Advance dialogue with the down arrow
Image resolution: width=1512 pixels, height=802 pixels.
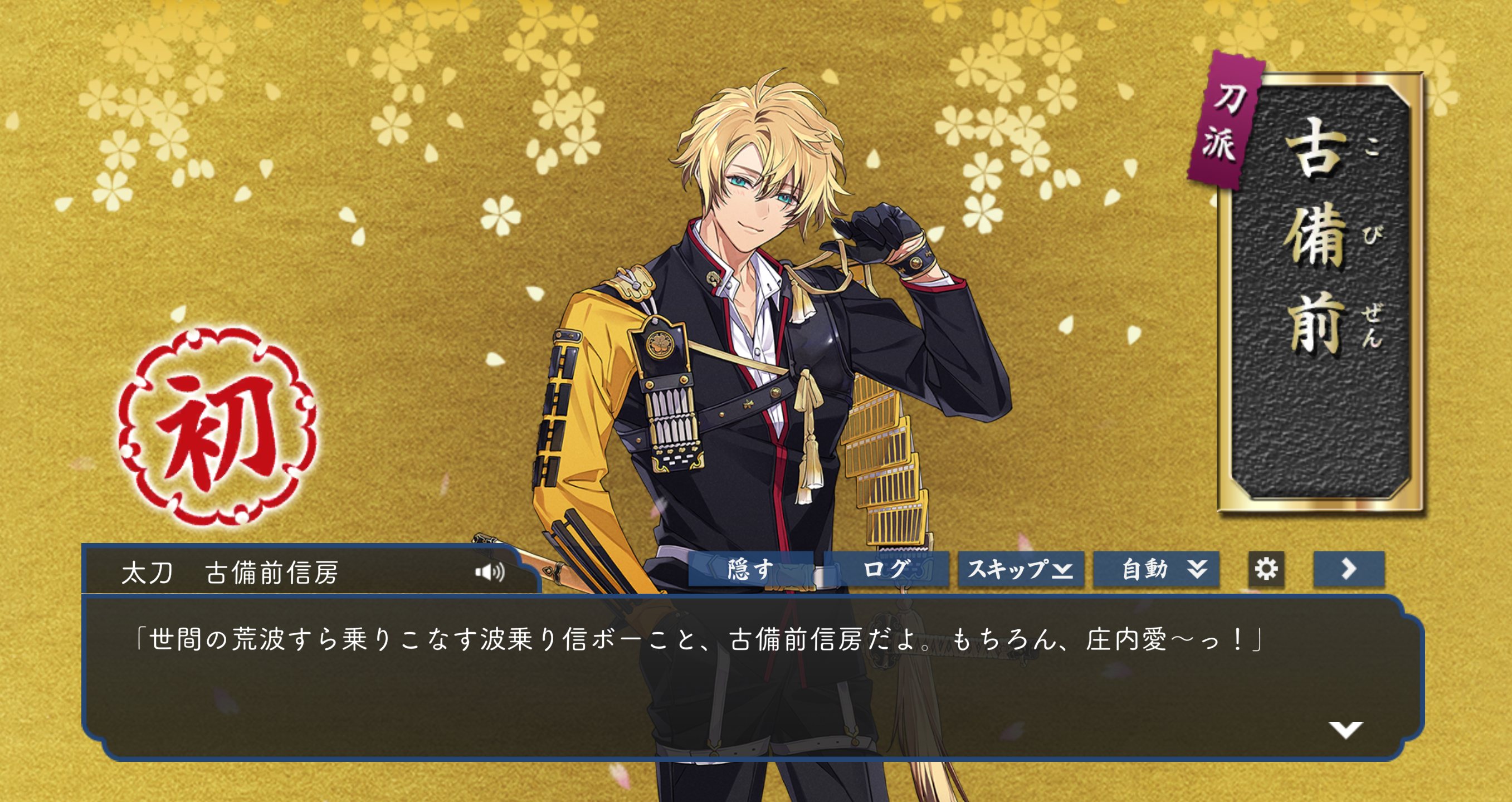pyautogui.click(x=1345, y=729)
